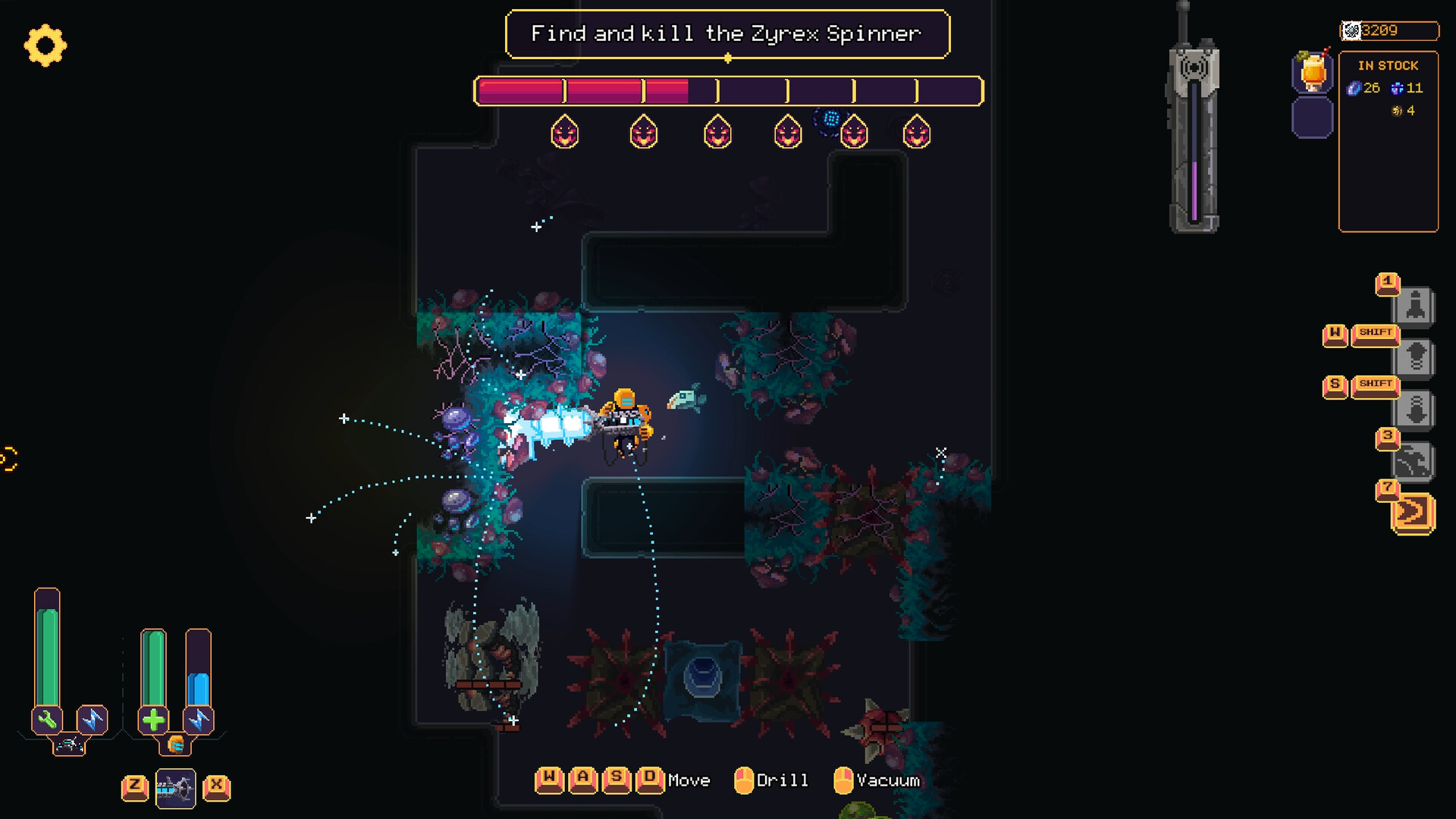Screen dimensions: 1456x819
Task: Click the blue gem icon in the IN STOCK panel
Action: (x=1354, y=88)
